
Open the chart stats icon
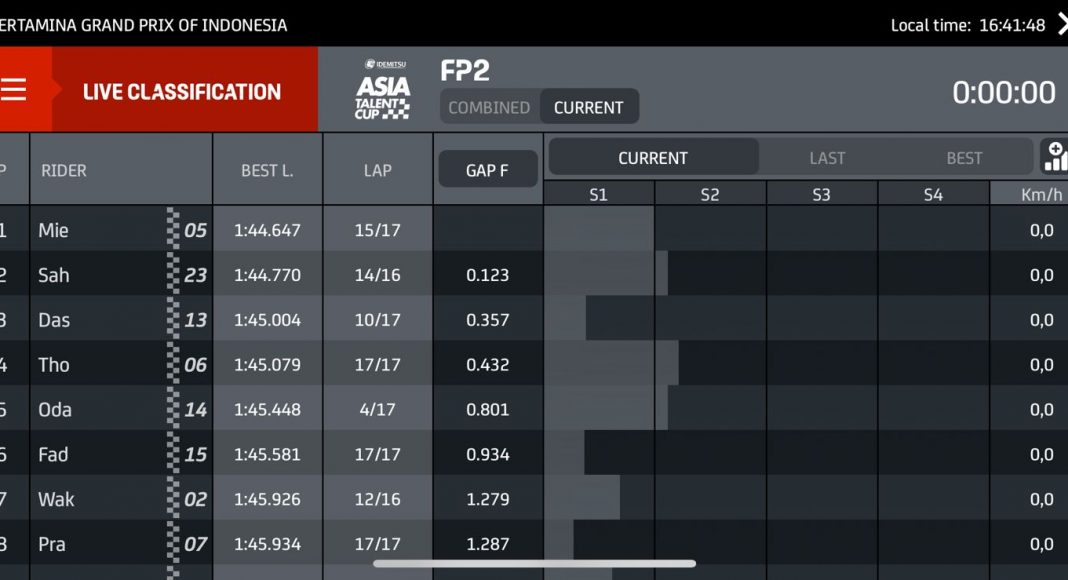1054,157
